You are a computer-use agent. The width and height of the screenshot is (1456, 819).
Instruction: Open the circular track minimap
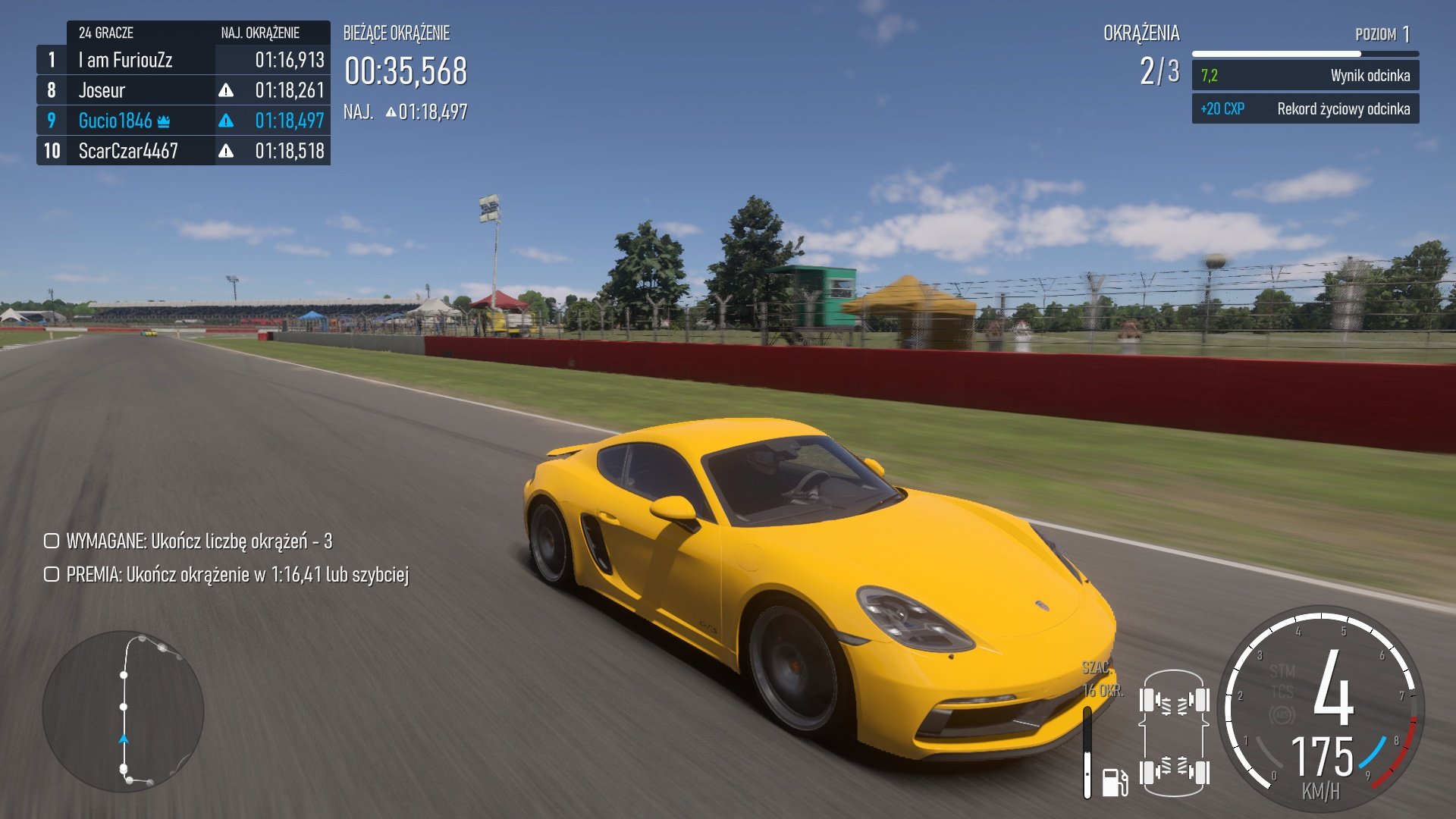click(124, 711)
